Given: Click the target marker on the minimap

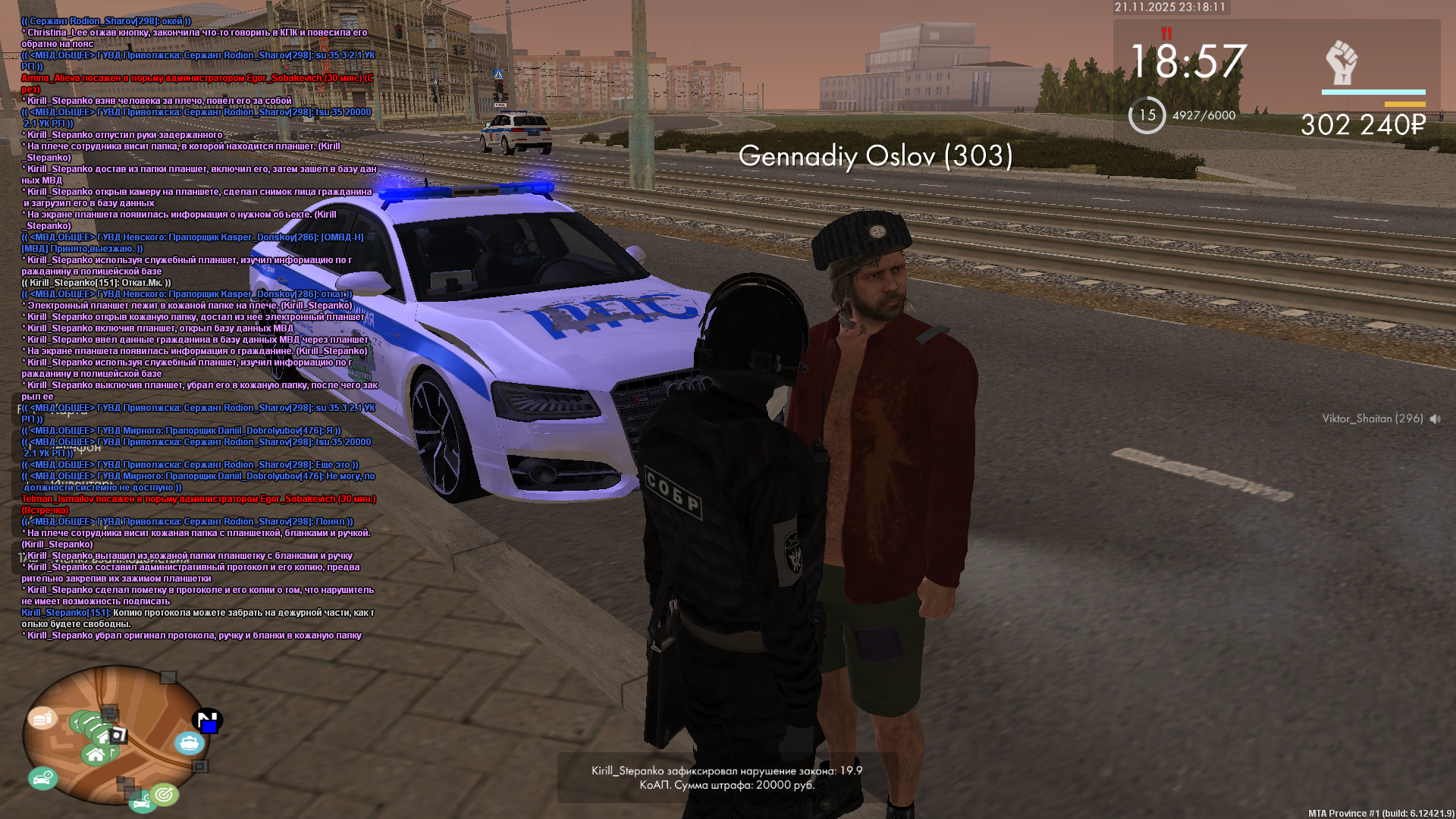Looking at the screenshot, I should (164, 794).
